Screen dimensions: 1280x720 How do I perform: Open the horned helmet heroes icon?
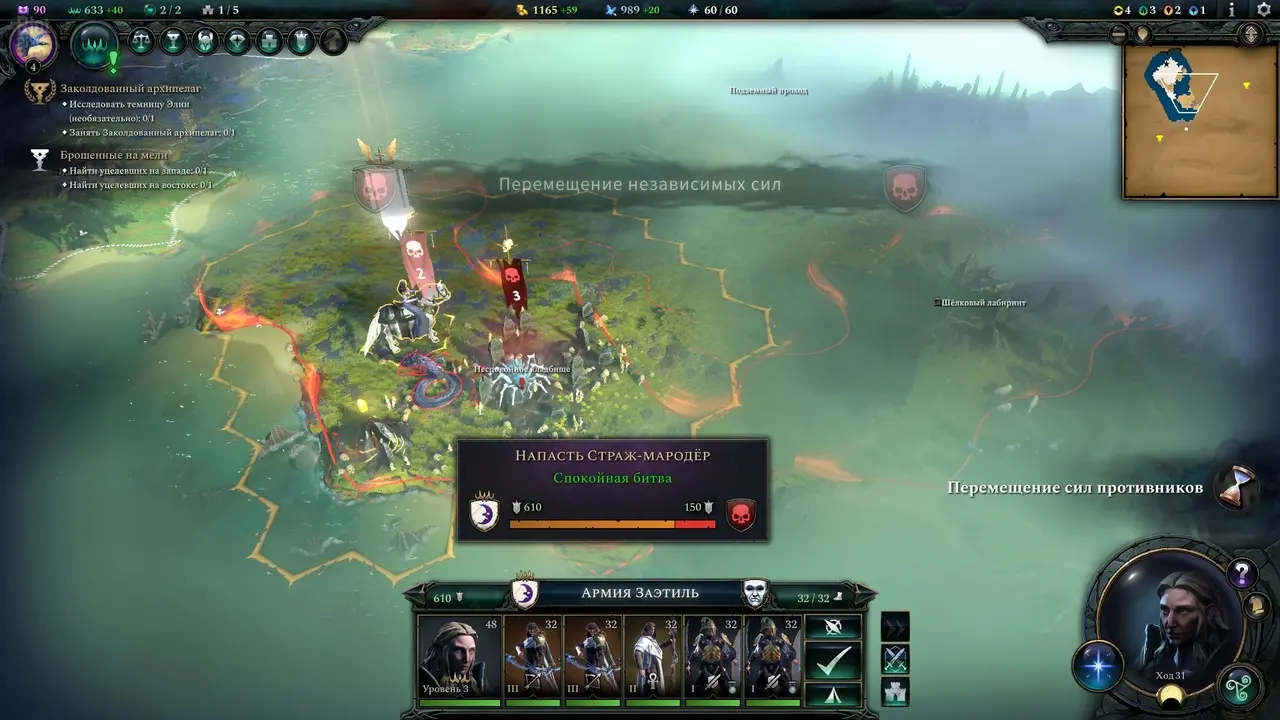(205, 42)
